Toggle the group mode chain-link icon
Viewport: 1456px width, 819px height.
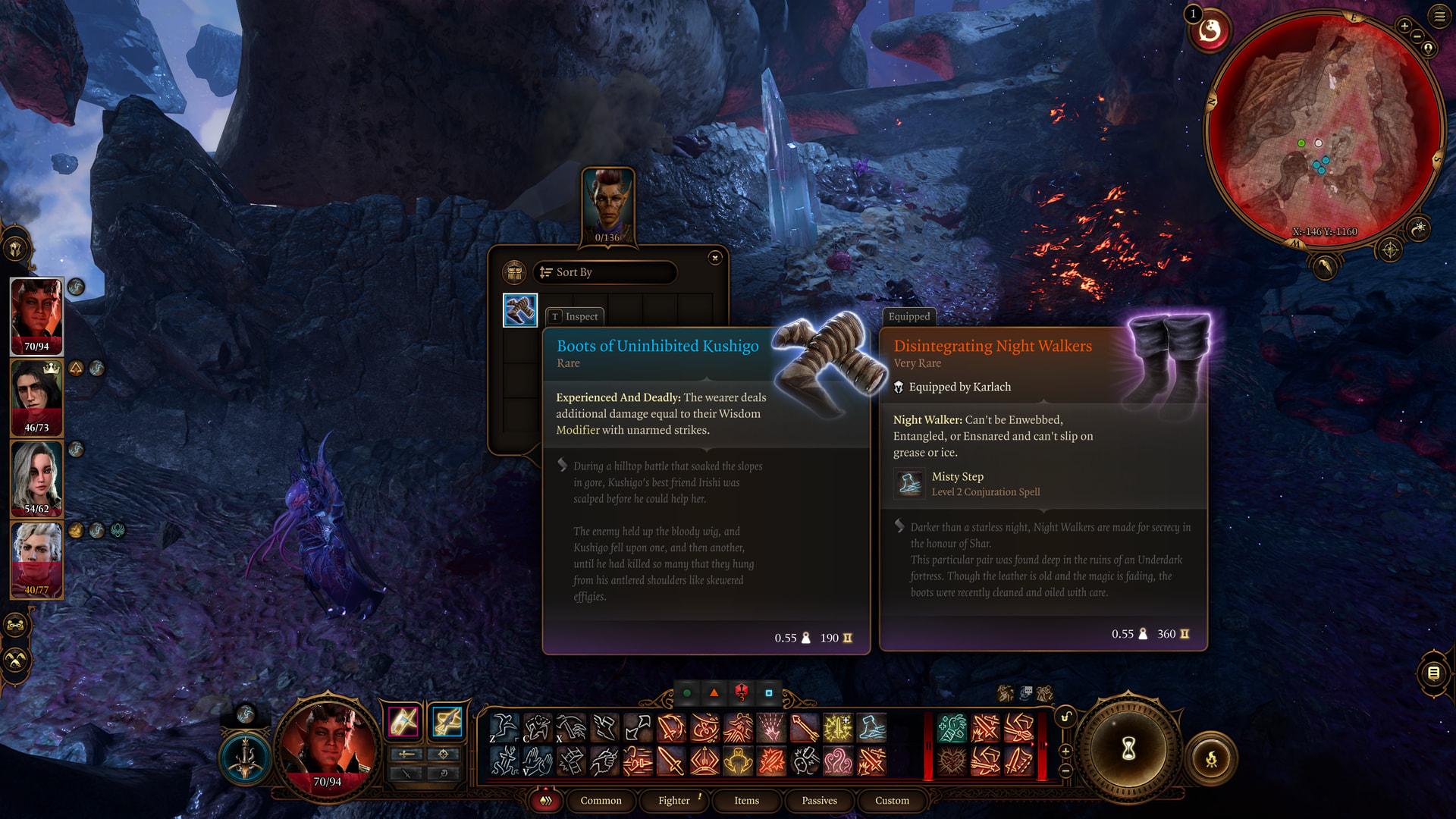15,626
